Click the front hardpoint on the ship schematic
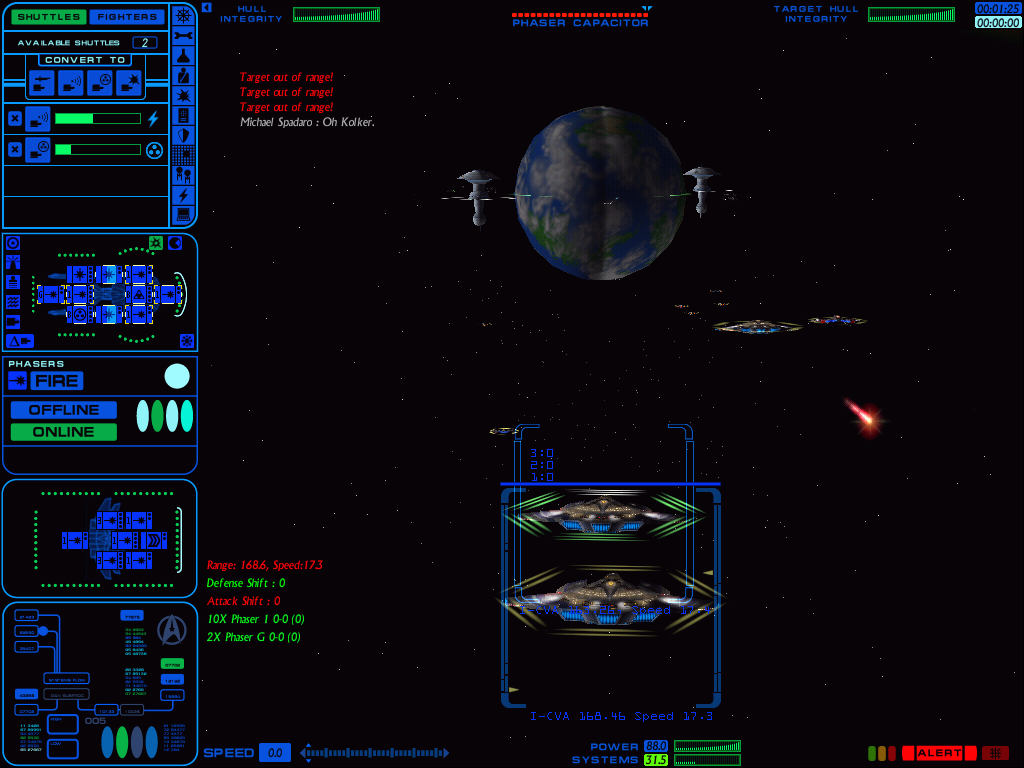 point(170,294)
